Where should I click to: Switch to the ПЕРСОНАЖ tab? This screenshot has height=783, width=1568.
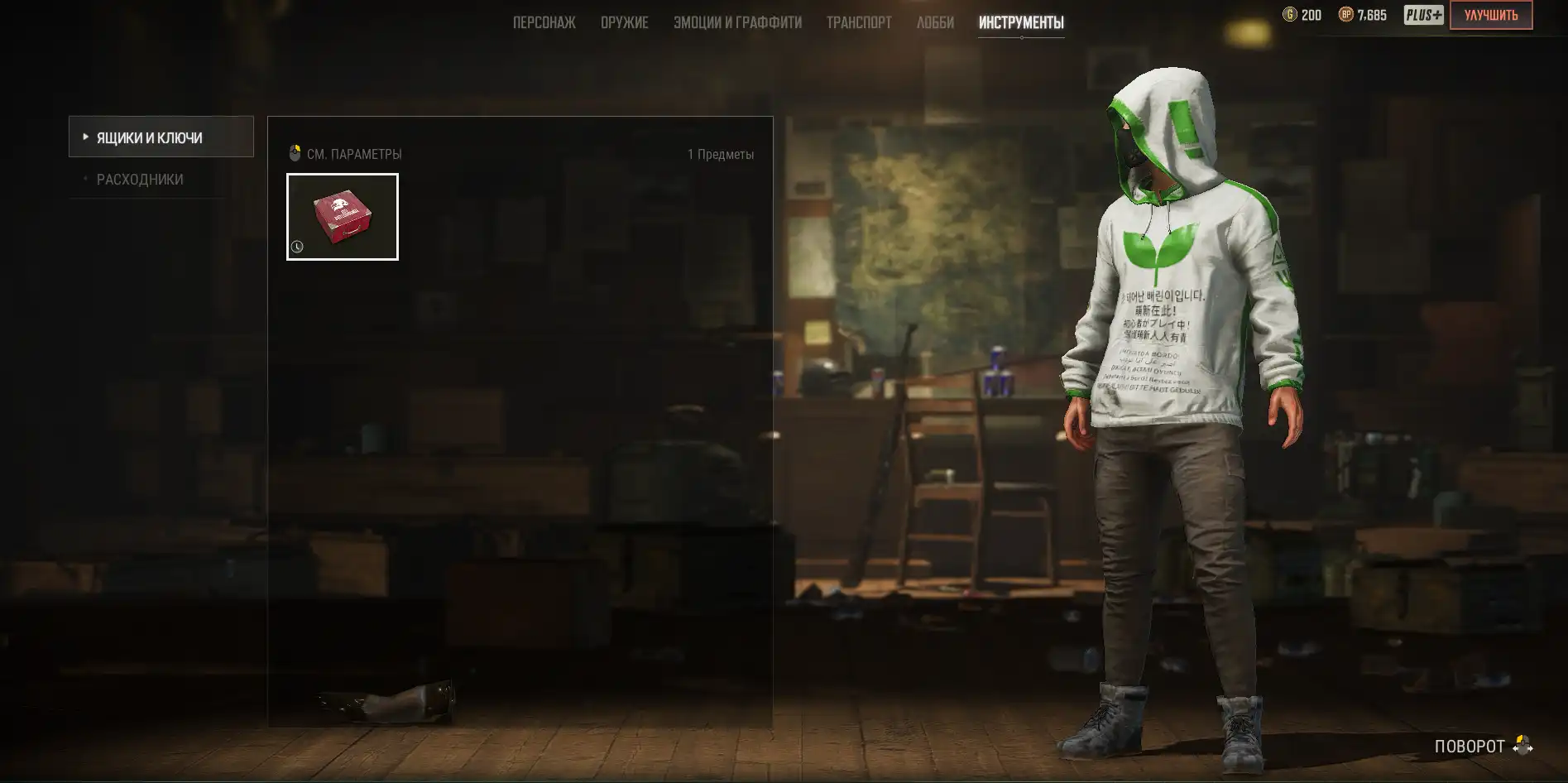544,22
